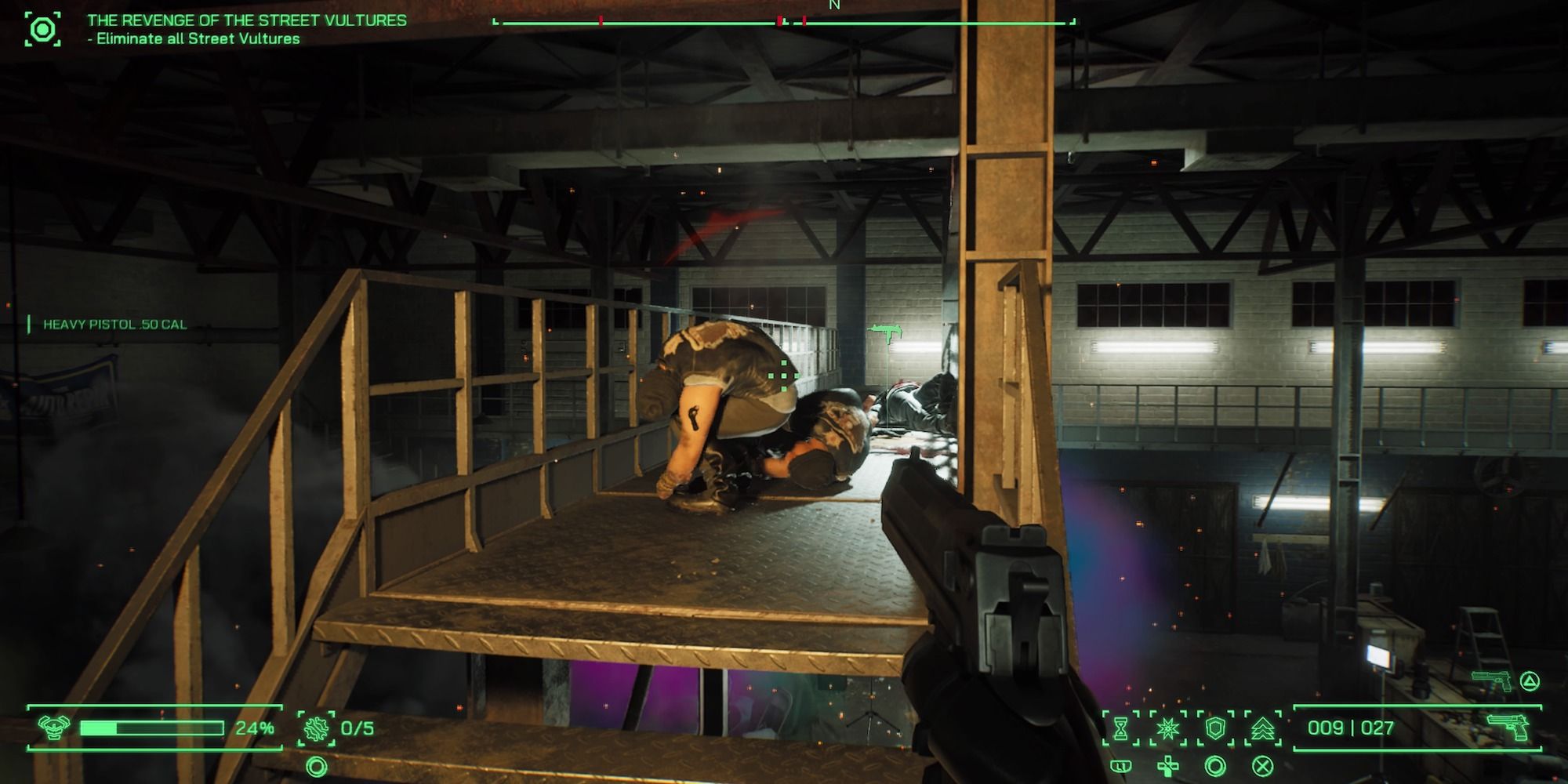Activate the triple-chevron dash ability
This screenshot has height=784, width=1568.
1261,728
